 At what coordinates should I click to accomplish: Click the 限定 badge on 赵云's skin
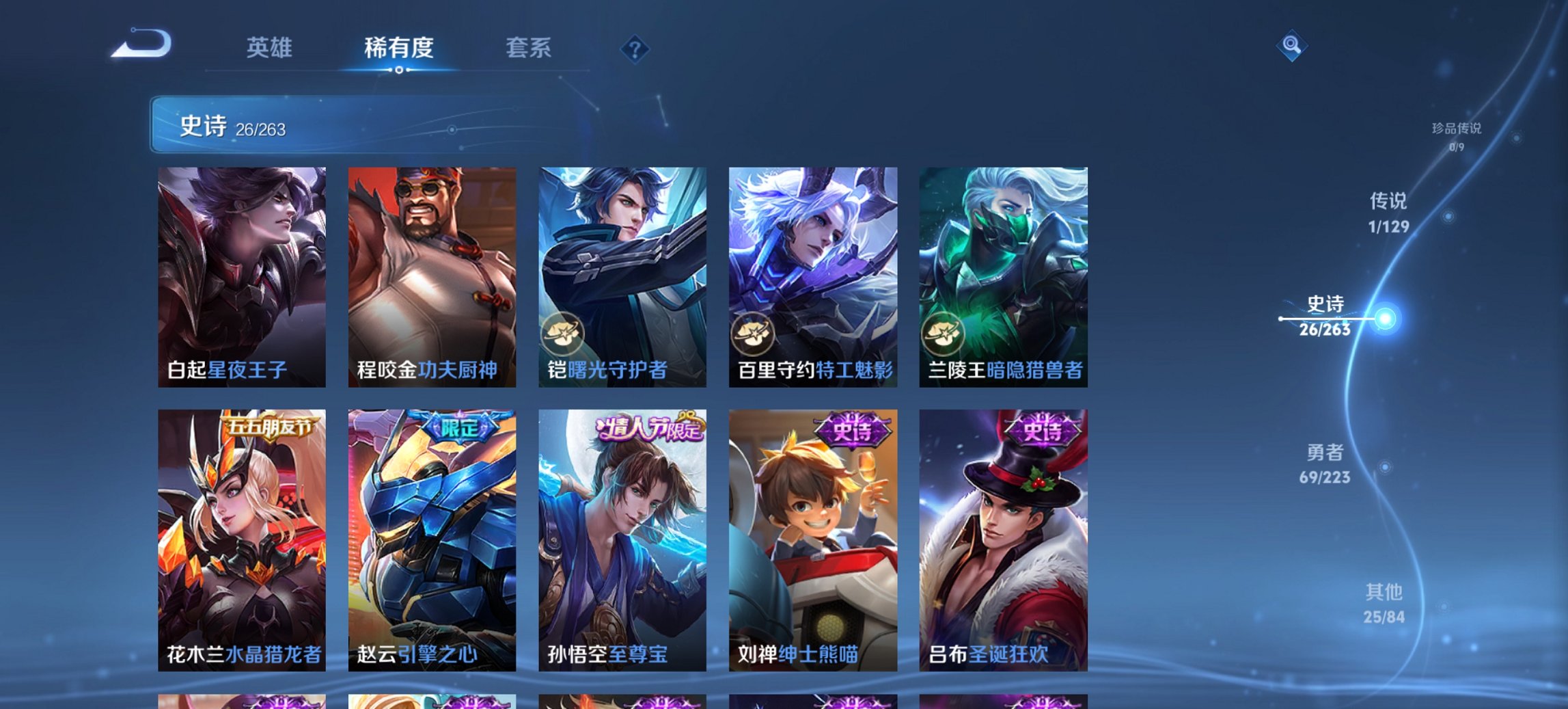[462, 425]
